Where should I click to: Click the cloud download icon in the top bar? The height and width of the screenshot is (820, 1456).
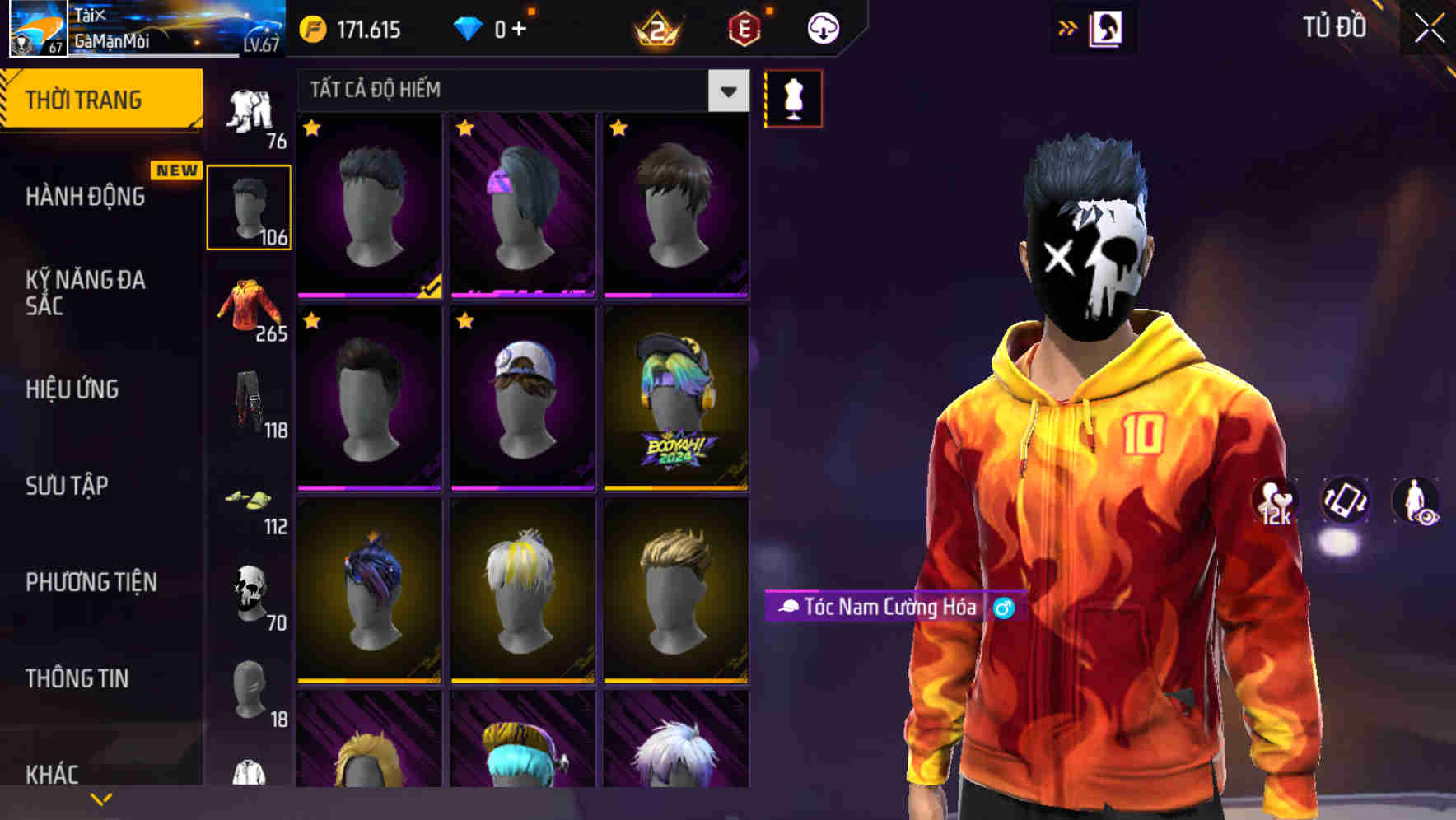822,27
